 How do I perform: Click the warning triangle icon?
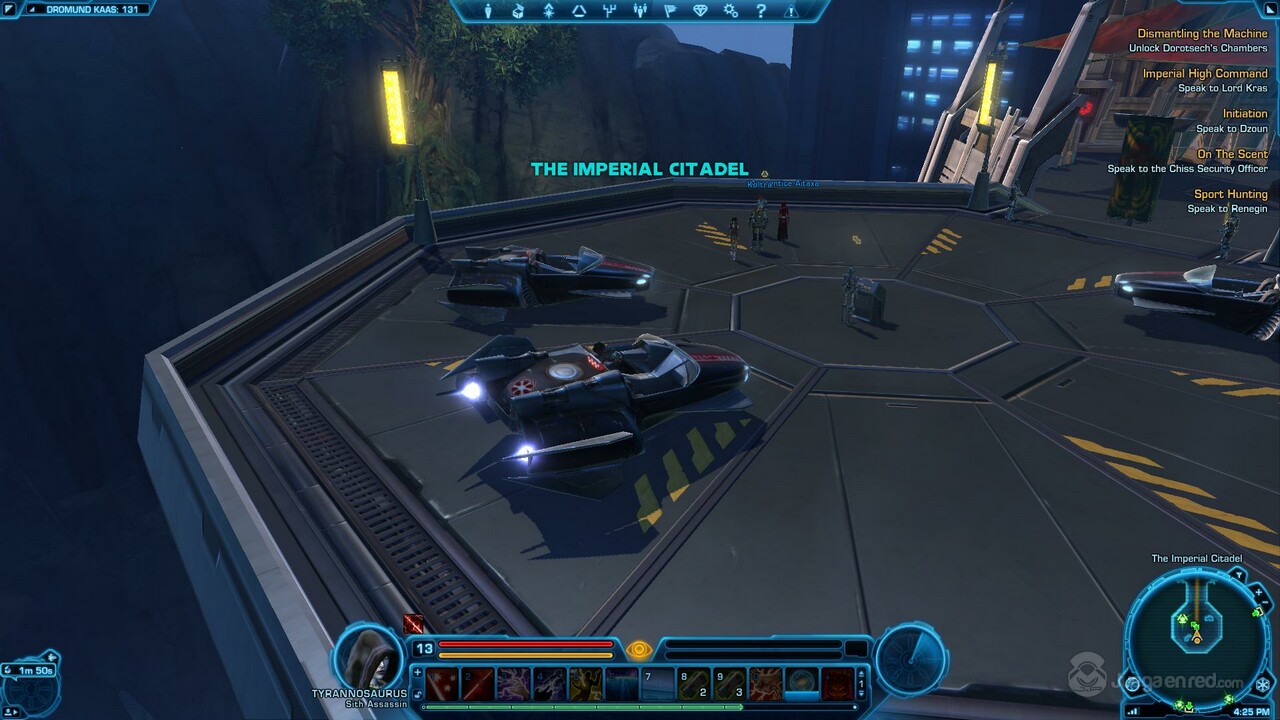click(x=791, y=11)
